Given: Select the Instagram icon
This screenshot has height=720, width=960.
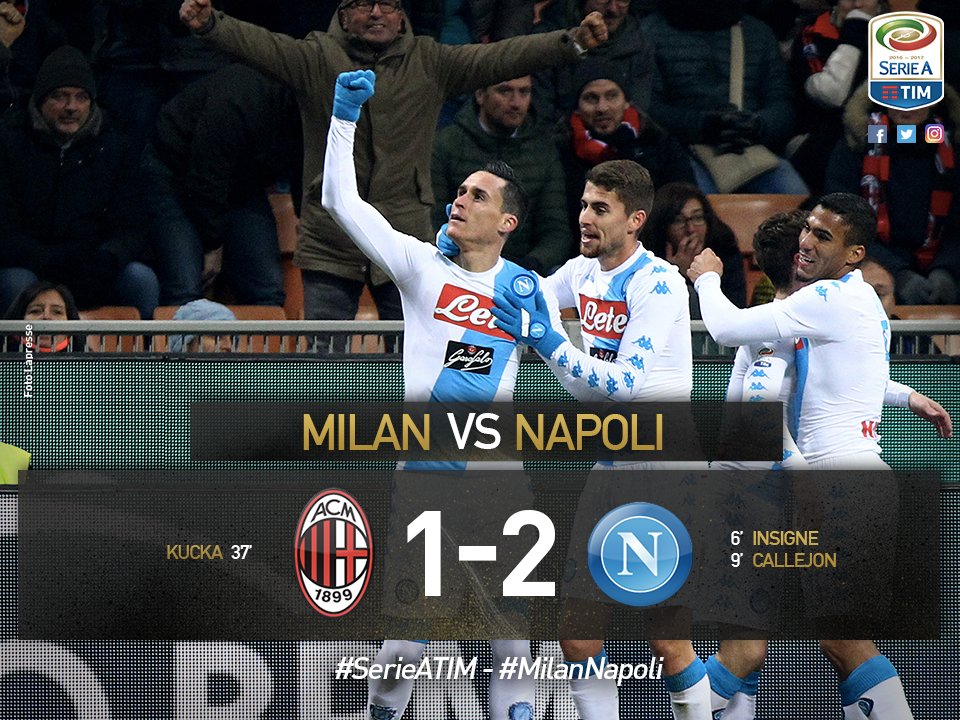Looking at the screenshot, I should tap(934, 134).
